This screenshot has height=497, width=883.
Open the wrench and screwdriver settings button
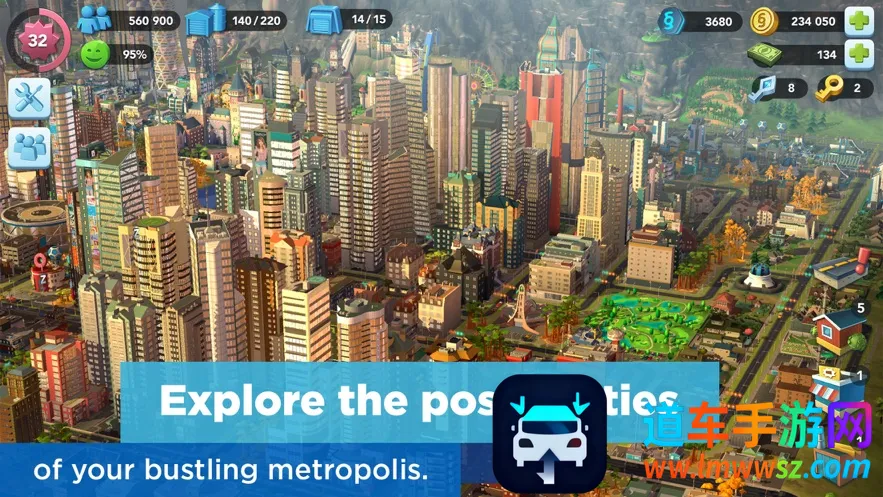tap(30, 98)
